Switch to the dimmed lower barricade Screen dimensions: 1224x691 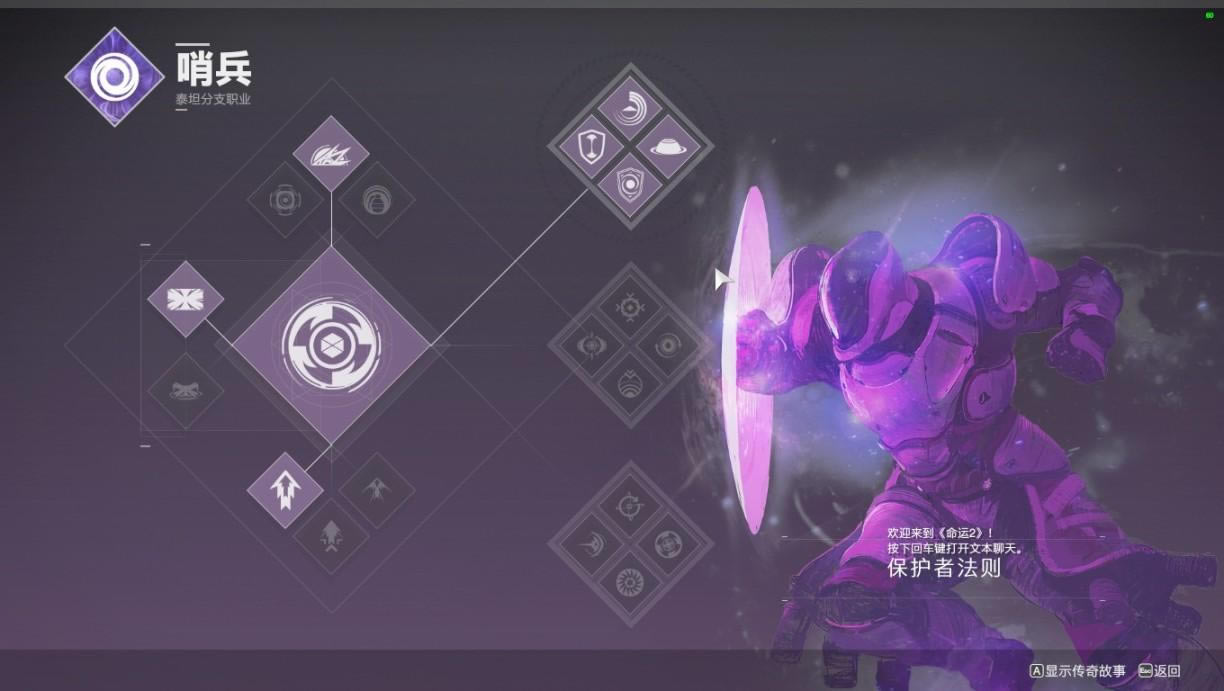coord(185,391)
